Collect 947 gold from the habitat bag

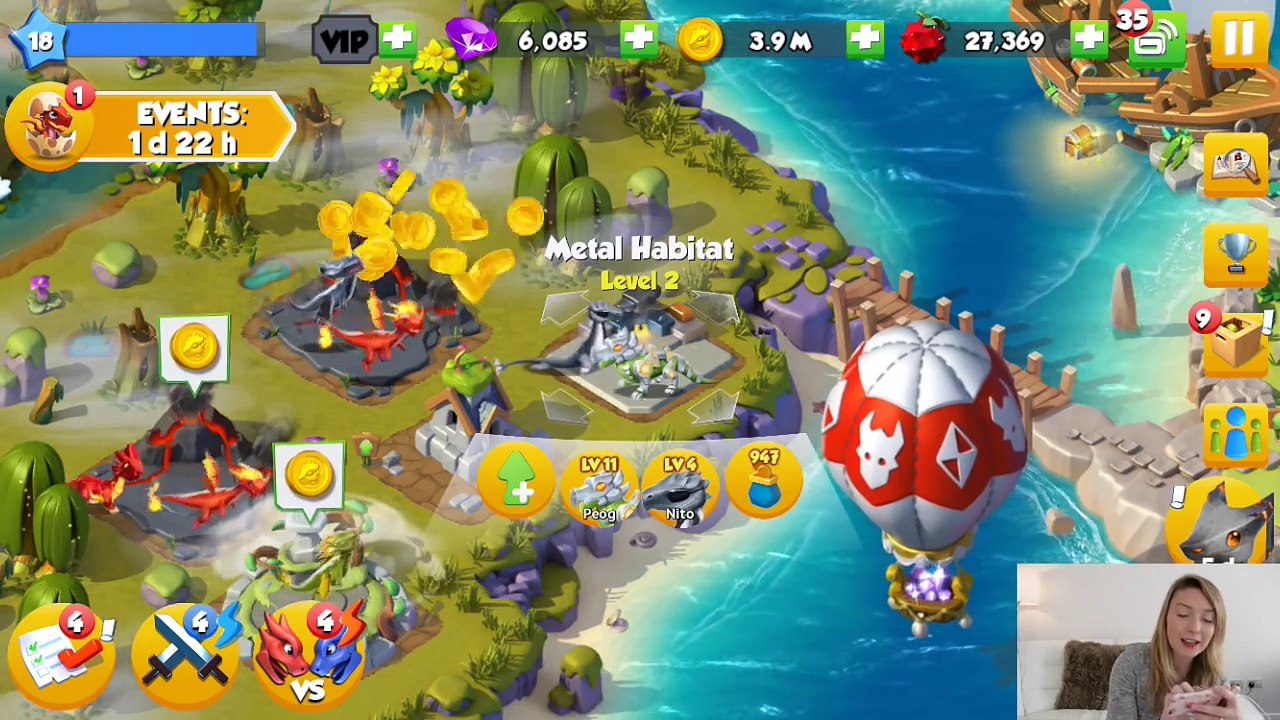(x=764, y=482)
